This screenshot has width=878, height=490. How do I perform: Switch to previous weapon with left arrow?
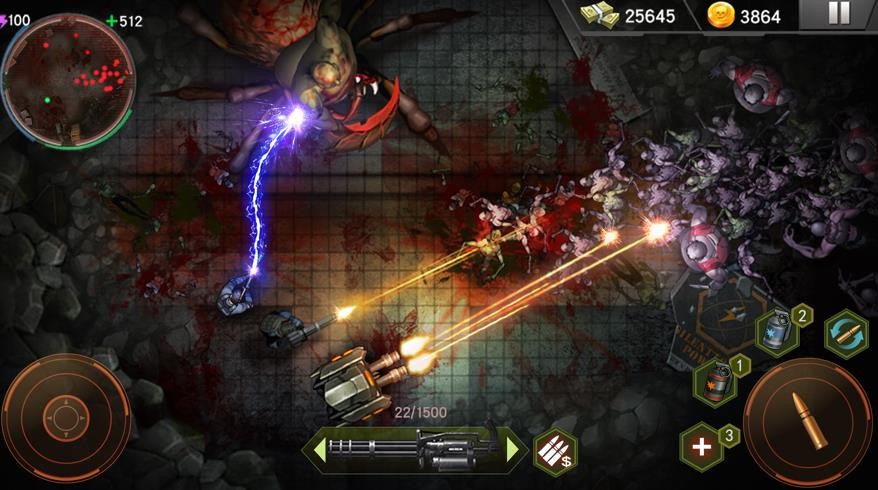320,449
